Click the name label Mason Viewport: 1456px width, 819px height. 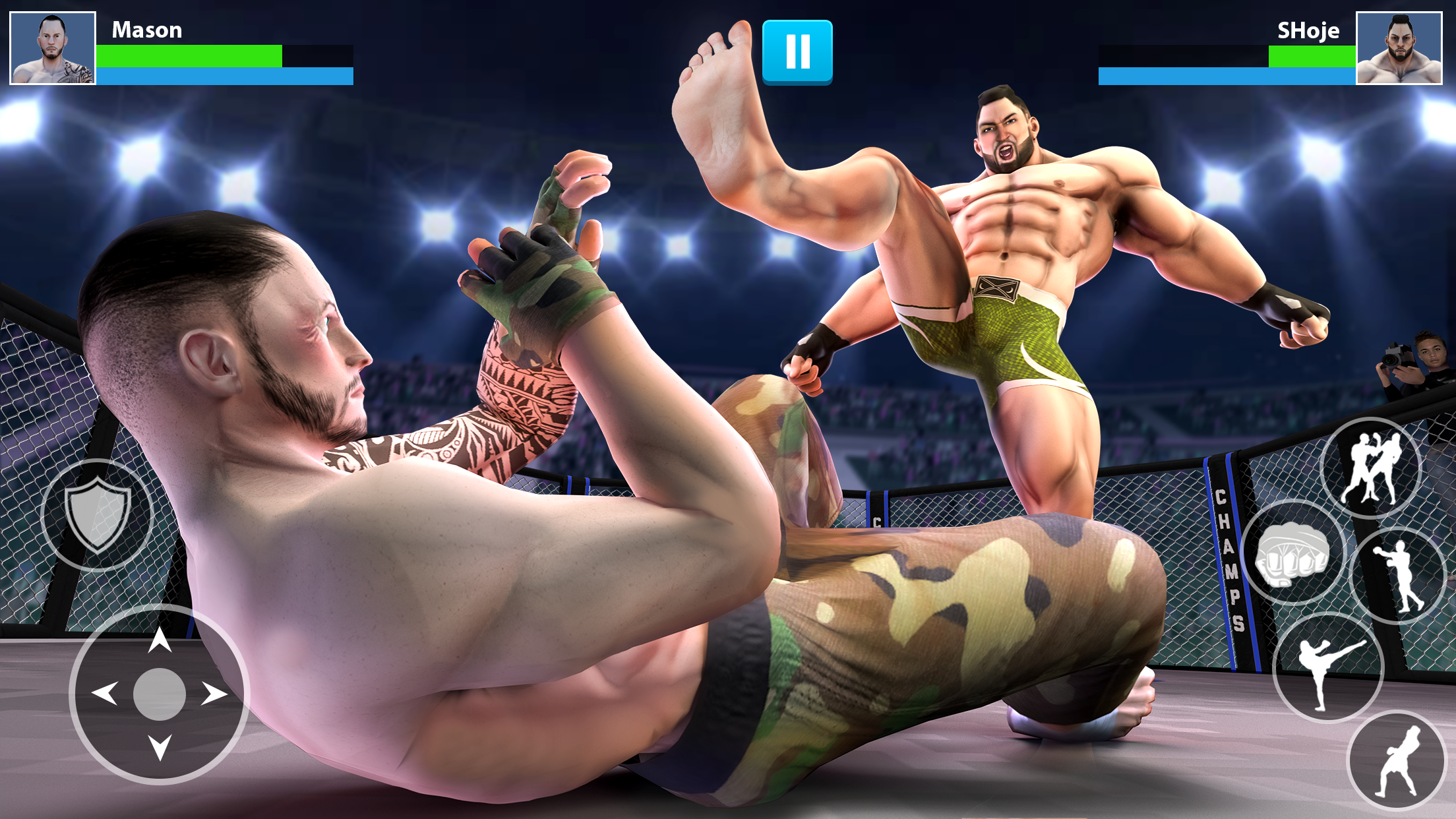pos(146,30)
